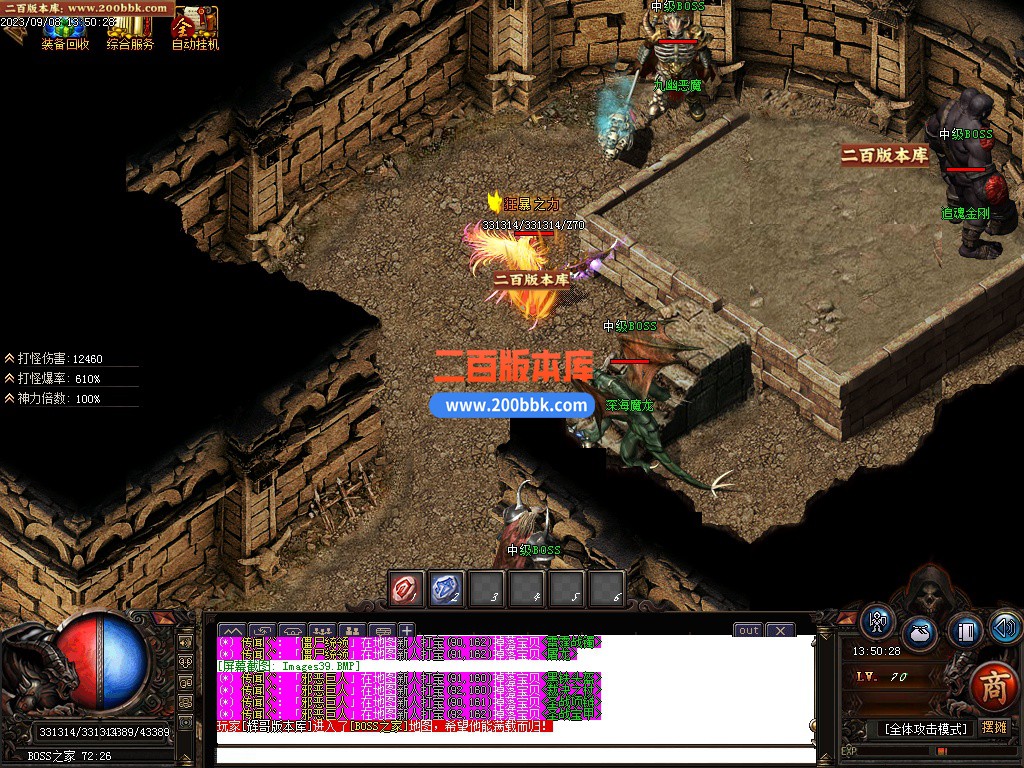Open the 装备回收 equipment recycle menu
The height and width of the screenshot is (768, 1024).
[65, 31]
